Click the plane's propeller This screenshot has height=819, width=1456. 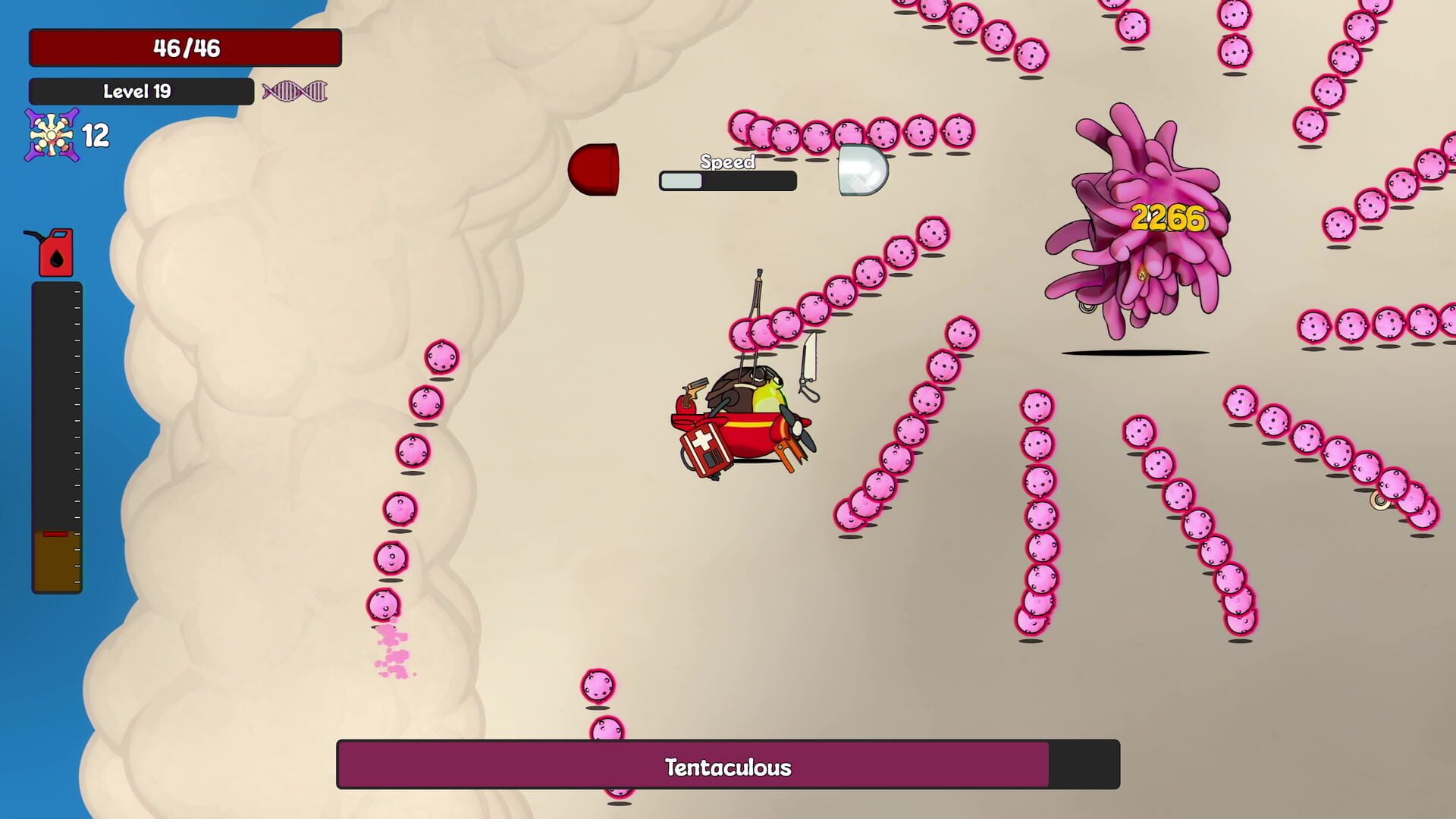coord(797,429)
